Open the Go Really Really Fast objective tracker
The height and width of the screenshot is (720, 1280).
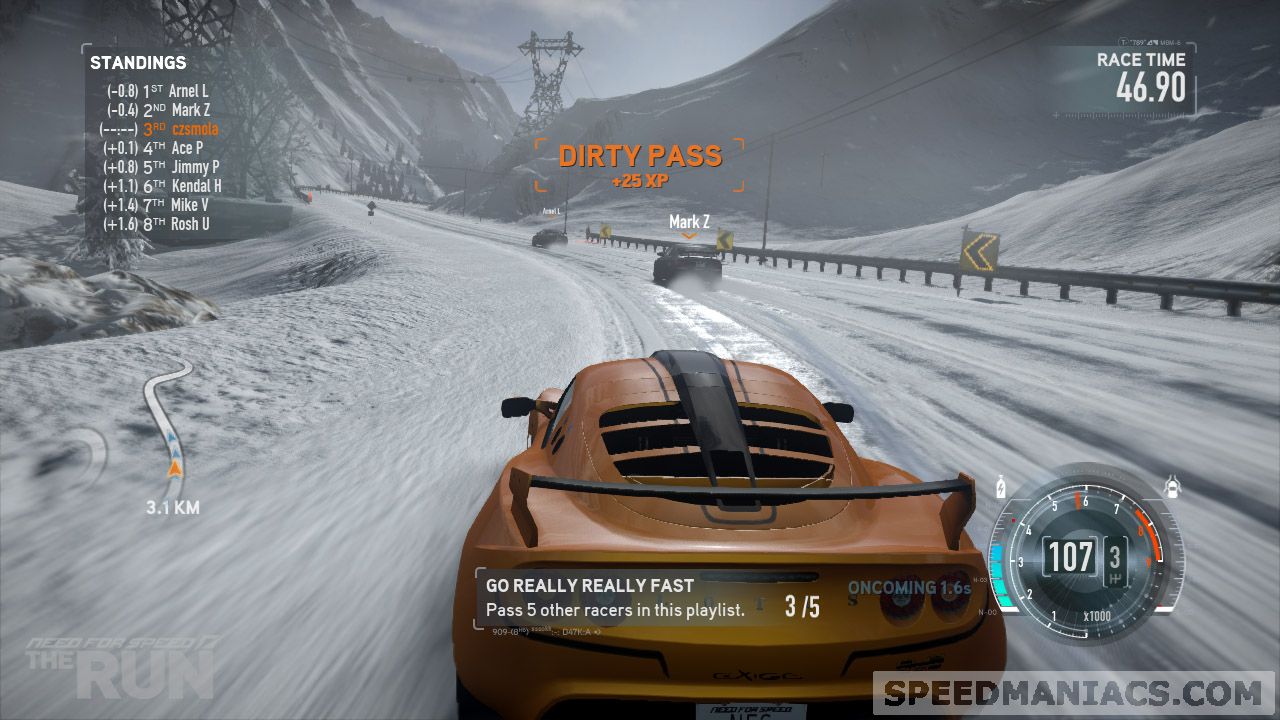click(x=652, y=598)
